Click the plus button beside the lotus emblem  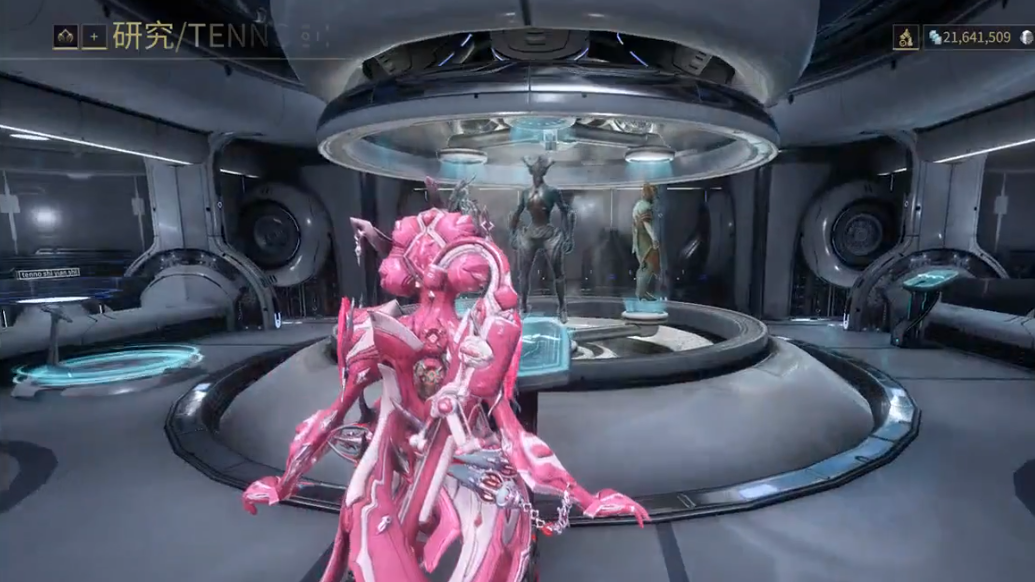(94, 37)
